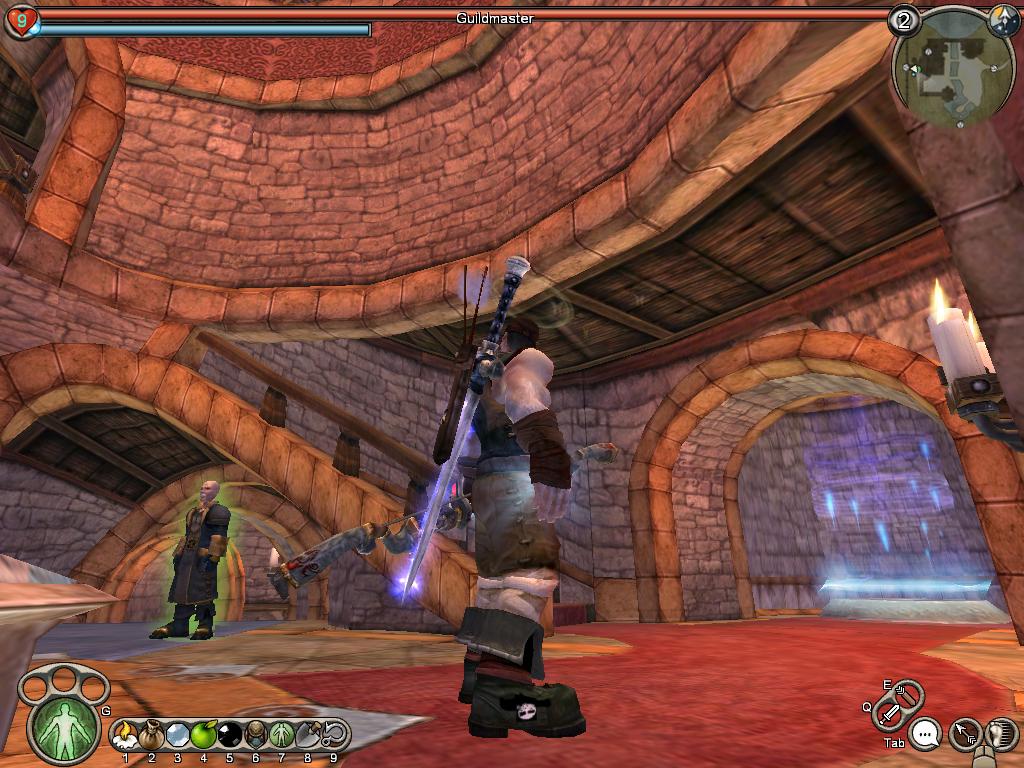Open the speech bubble expressions icon
1024x768 pixels.
pyautogui.click(x=927, y=736)
